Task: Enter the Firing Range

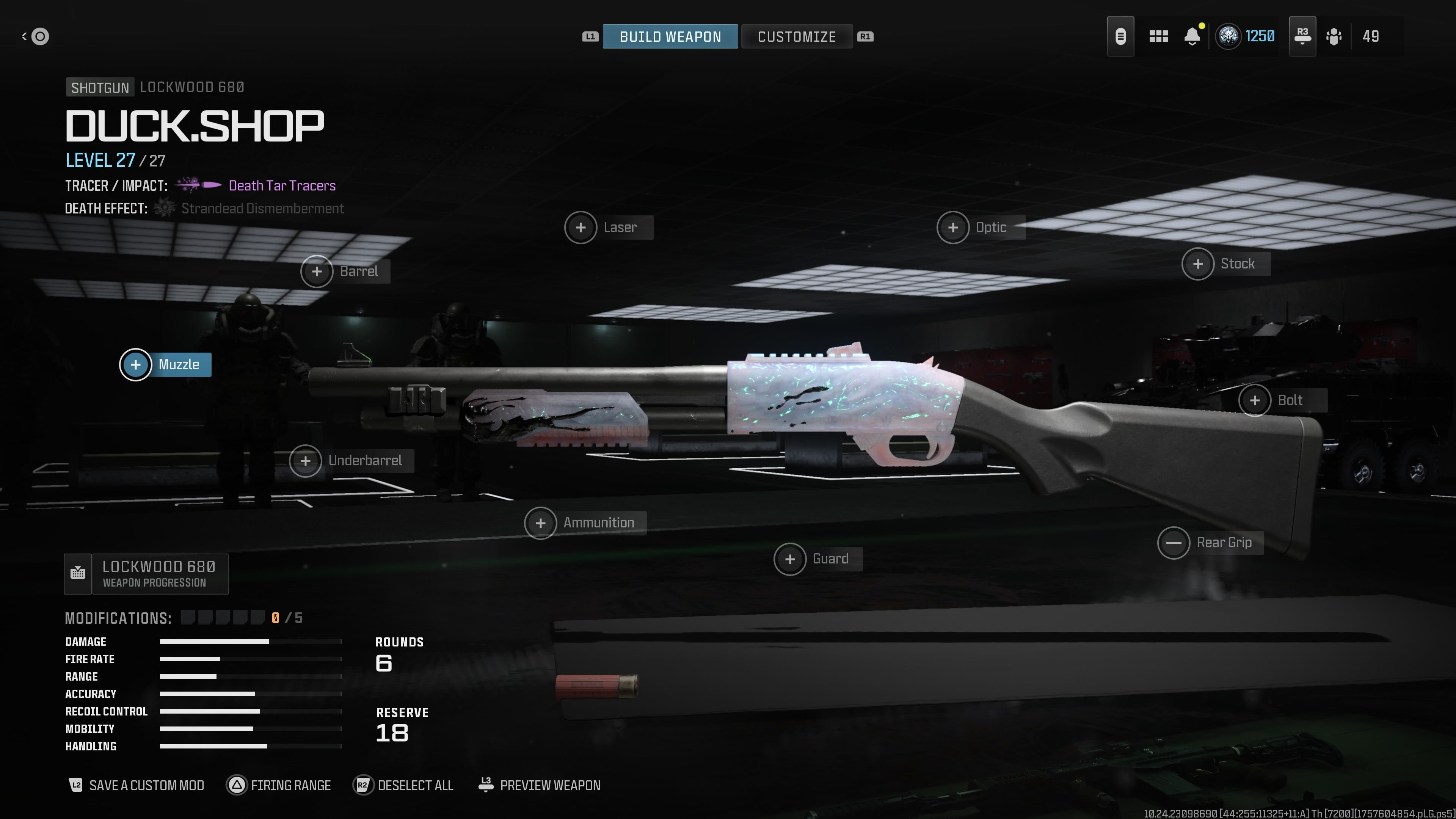Action: pos(279,785)
